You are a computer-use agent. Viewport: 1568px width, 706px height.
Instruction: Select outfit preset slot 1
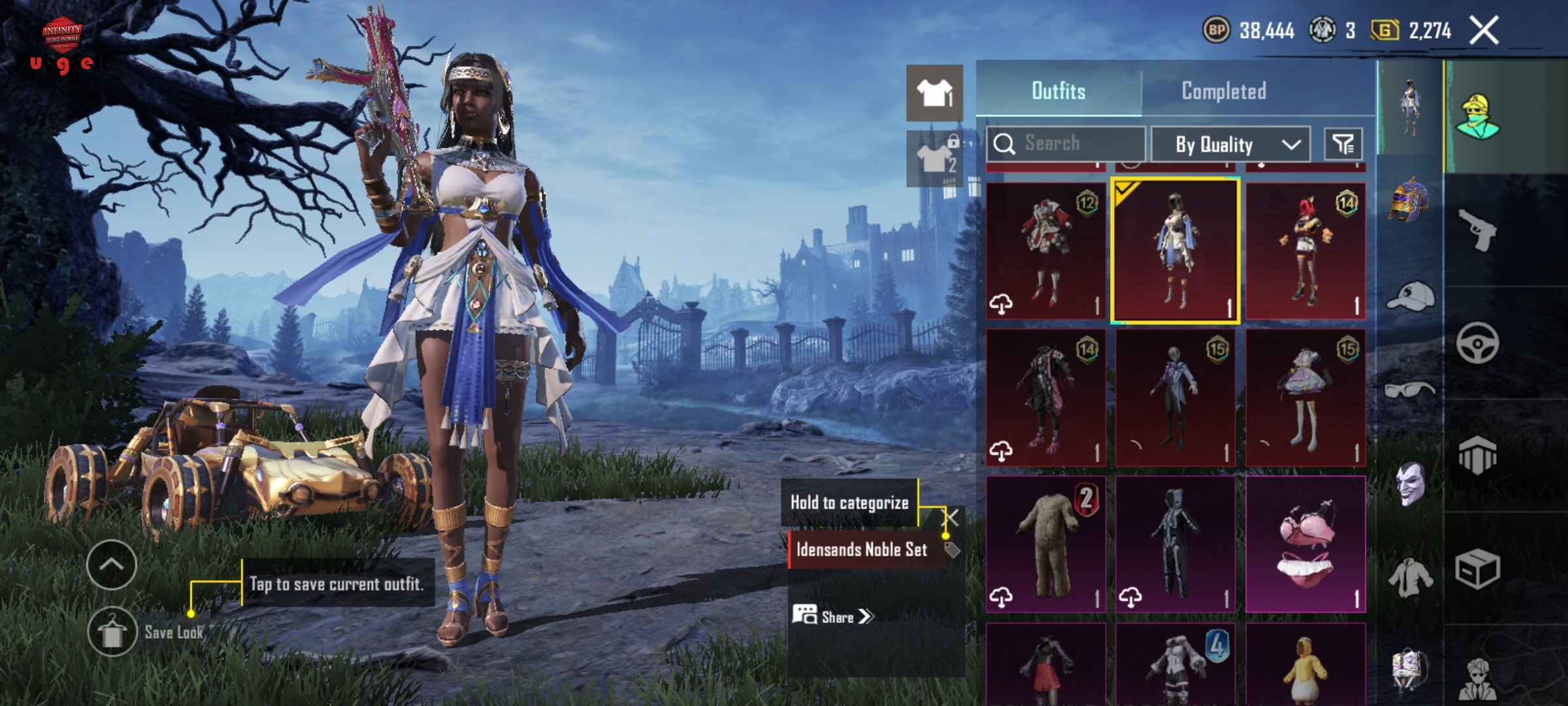(934, 93)
